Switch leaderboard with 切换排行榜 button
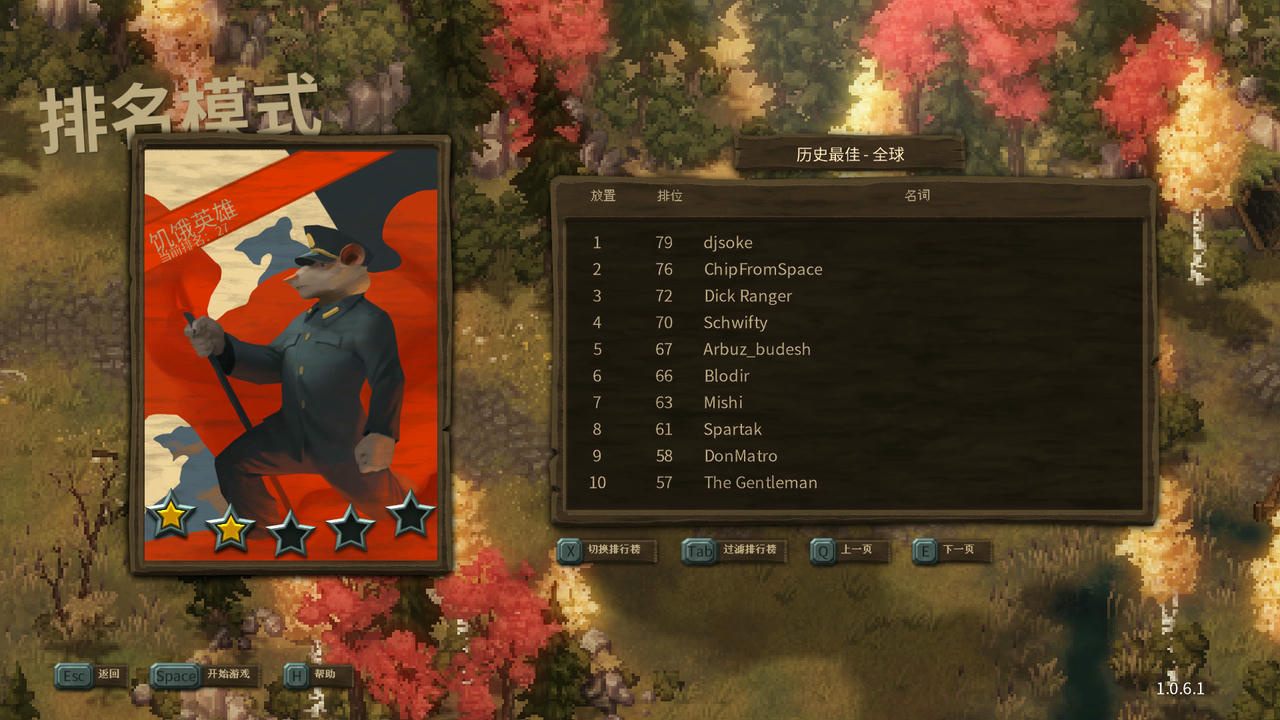1280x720 pixels. pyautogui.click(x=607, y=550)
